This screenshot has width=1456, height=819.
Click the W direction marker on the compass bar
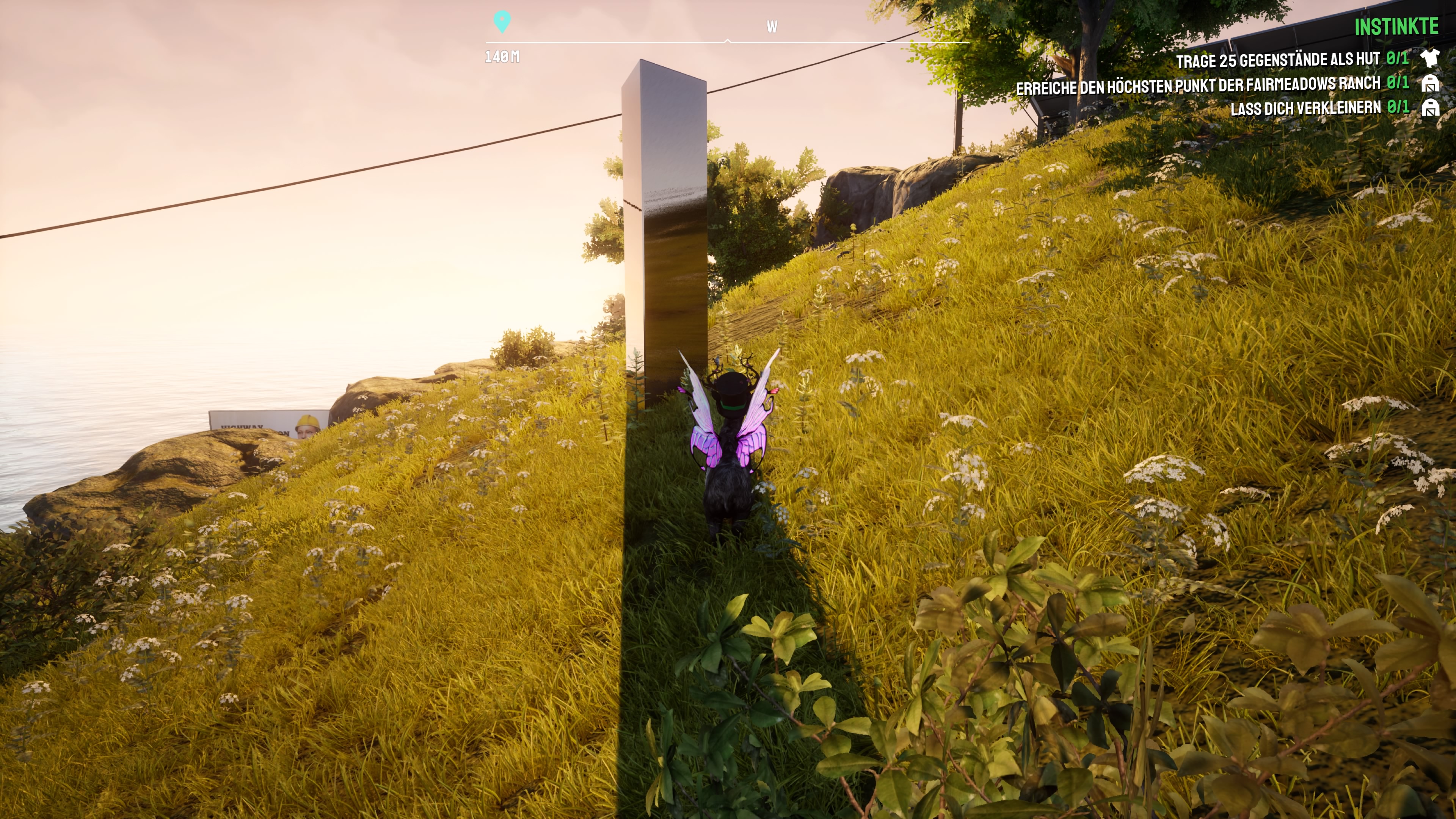tap(772, 26)
